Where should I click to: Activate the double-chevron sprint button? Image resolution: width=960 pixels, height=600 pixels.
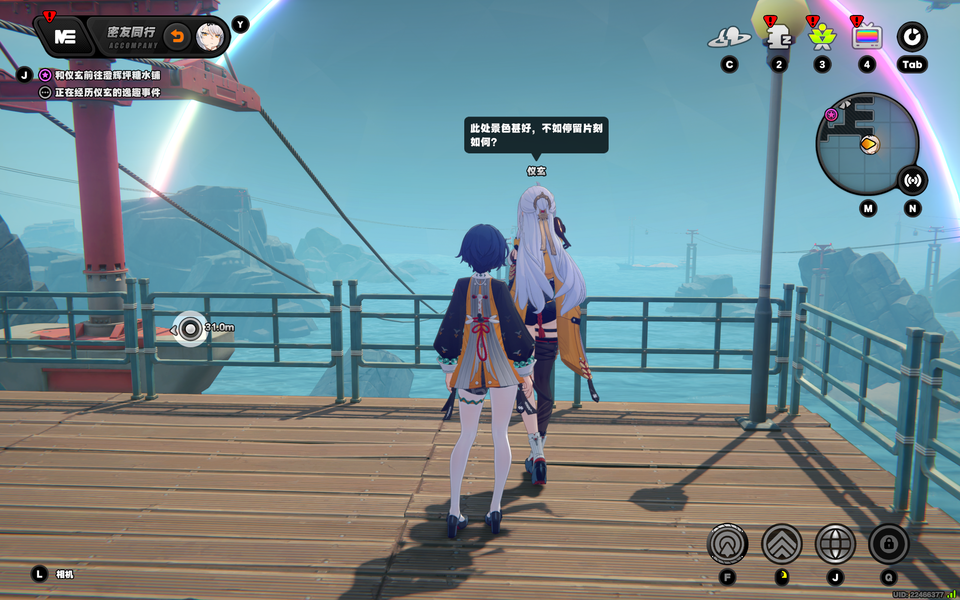tap(781, 544)
